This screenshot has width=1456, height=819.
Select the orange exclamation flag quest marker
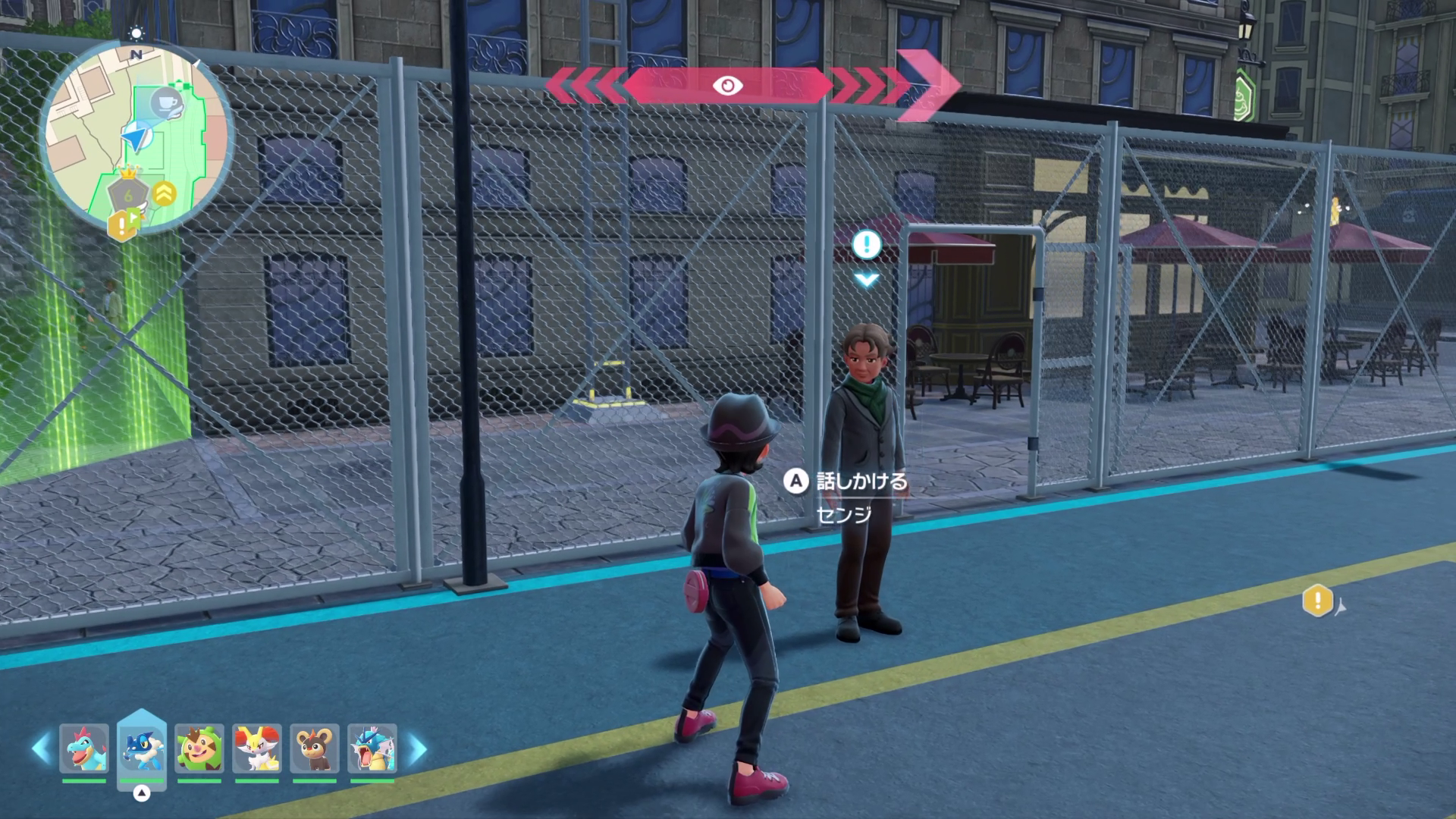tap(124, 224)
